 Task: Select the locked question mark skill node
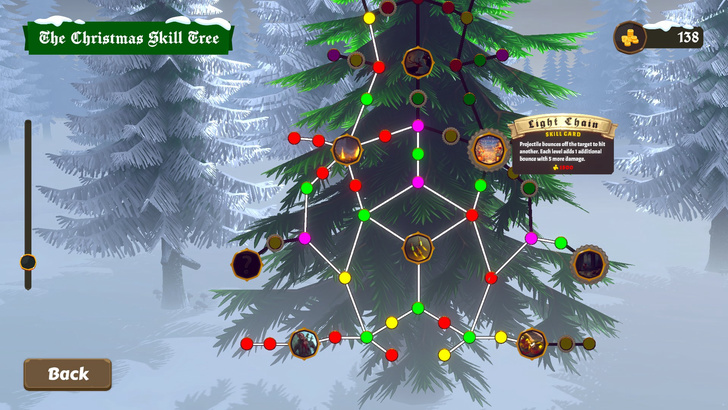pos(247,265)
